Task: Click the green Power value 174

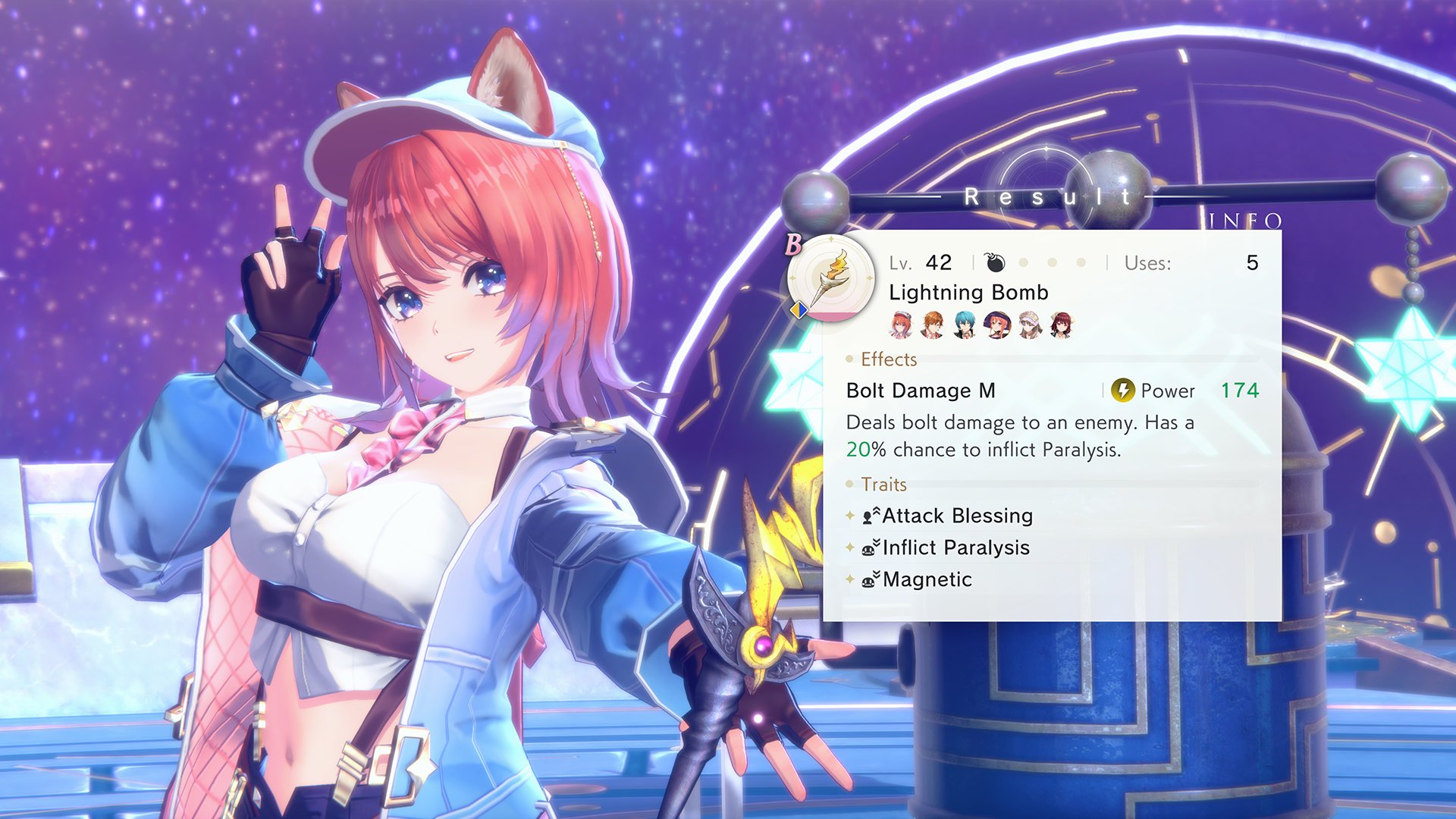Action: click(1241, 391)
